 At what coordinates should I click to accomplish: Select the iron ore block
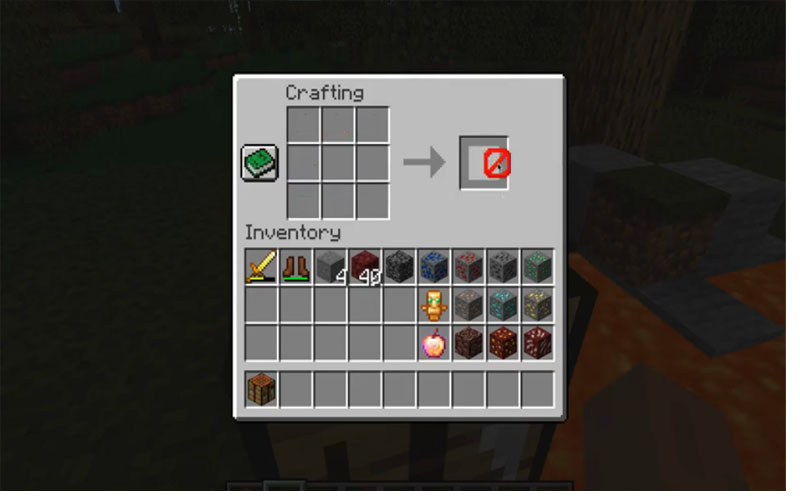pos(468,304)
